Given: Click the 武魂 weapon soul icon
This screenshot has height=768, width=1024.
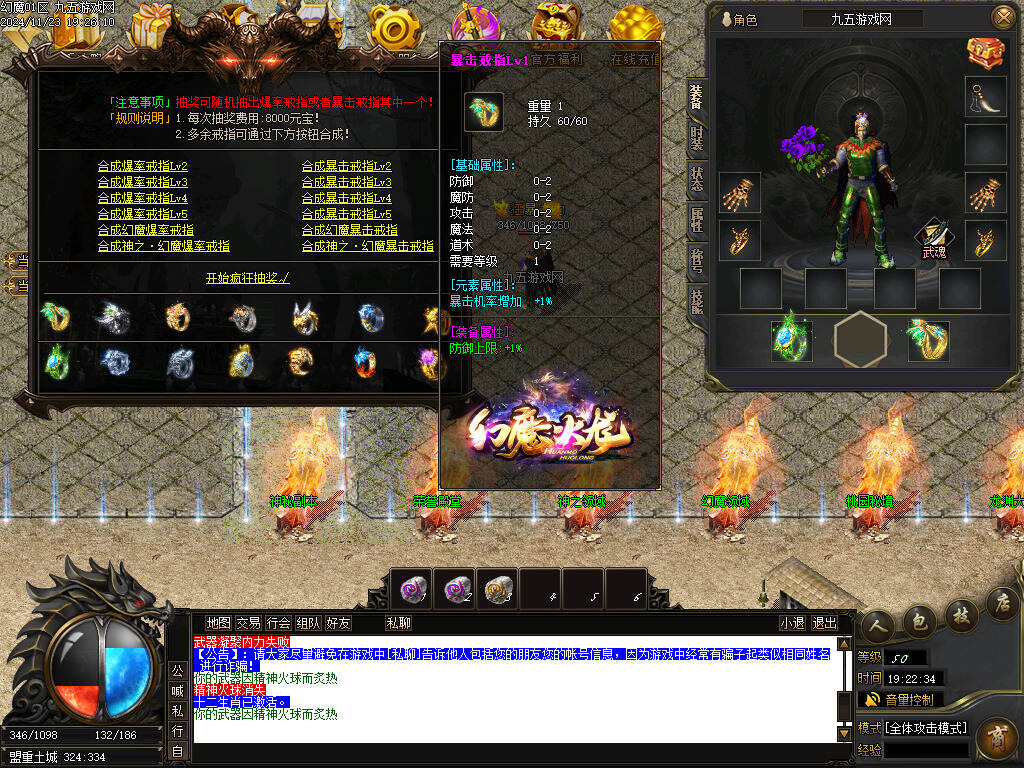Looking at the screenshot, I should click(933, 241).
